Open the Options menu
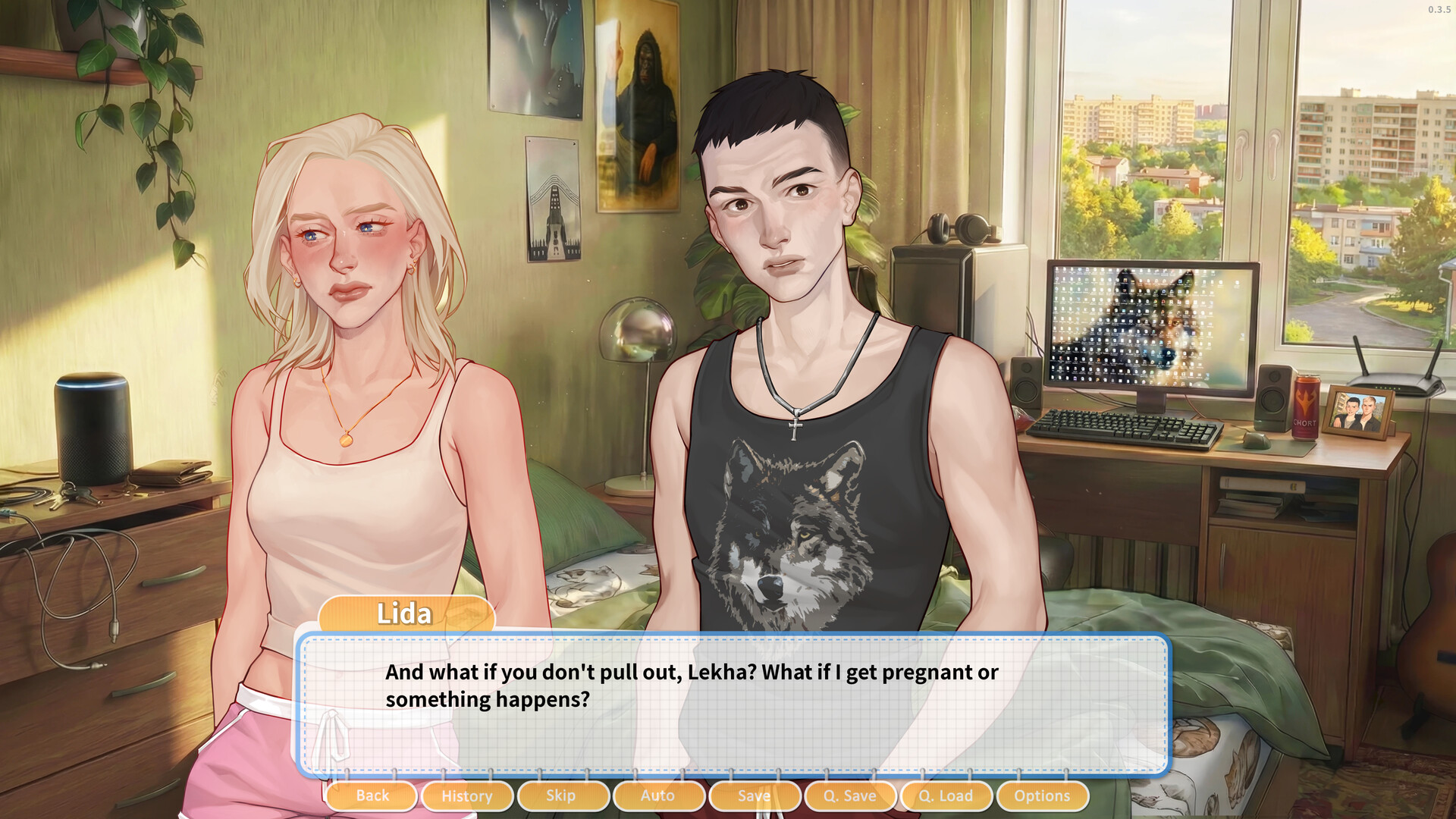The width and height of the screenshot is (1456, 819). (1043, 796)
